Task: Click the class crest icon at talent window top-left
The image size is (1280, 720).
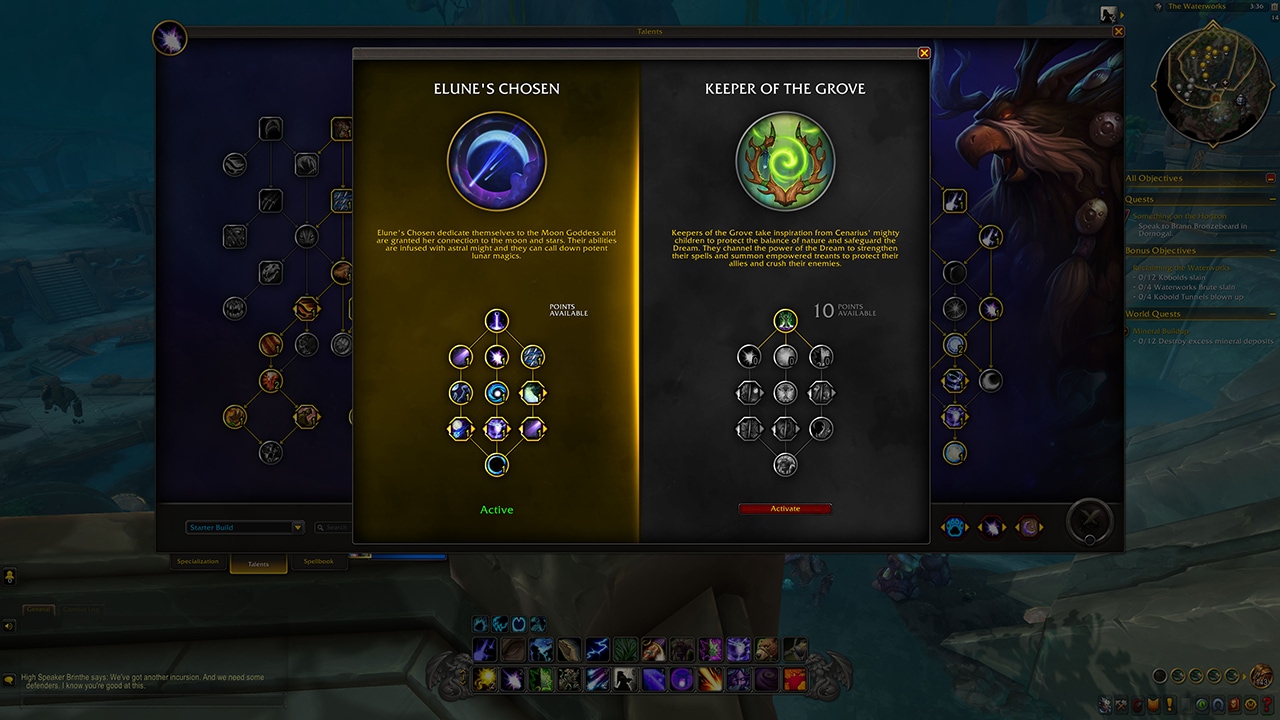Action: tap(169, 38)
